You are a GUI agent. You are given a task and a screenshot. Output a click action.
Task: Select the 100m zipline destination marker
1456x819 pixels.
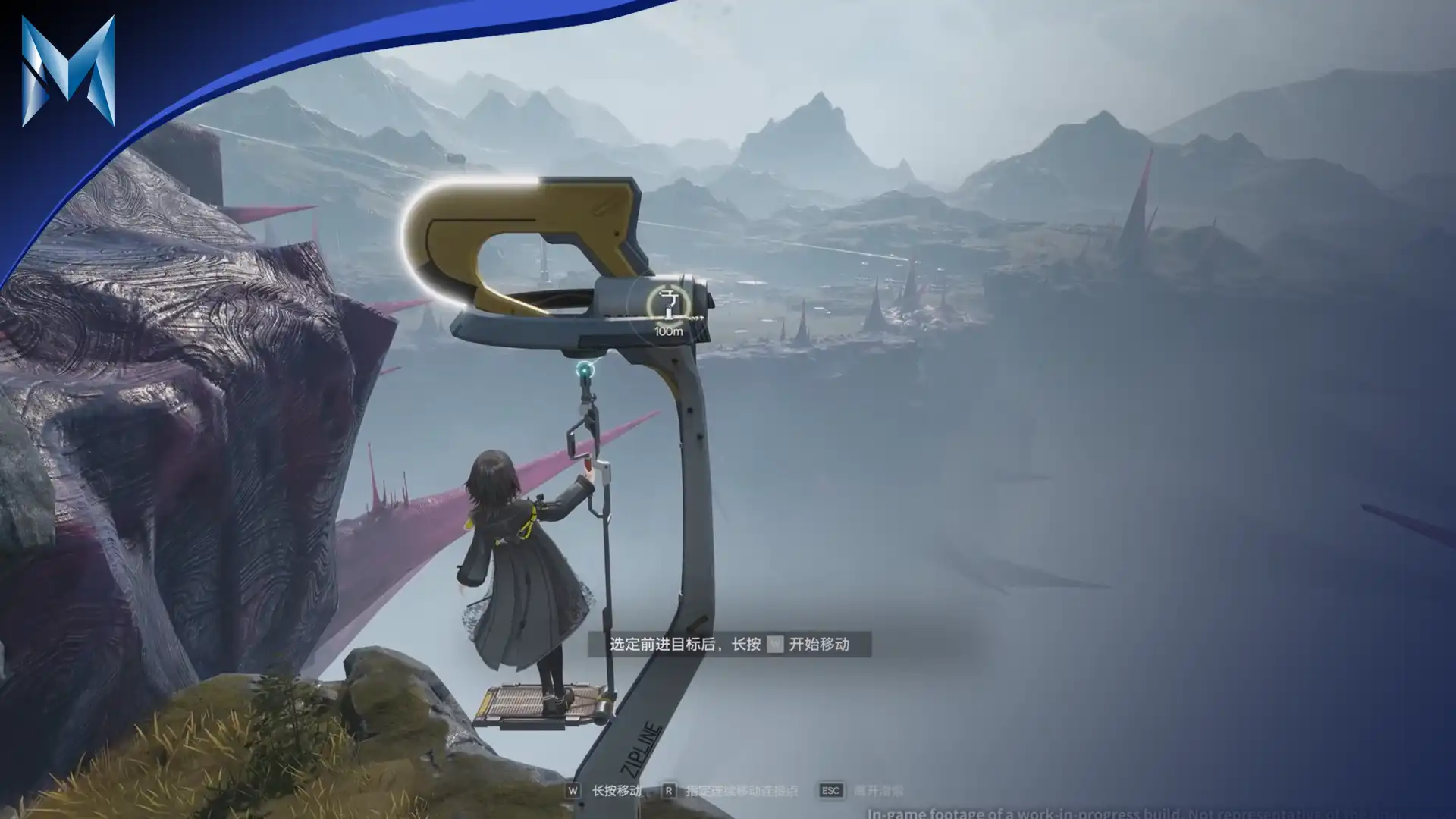click(667, 306)
